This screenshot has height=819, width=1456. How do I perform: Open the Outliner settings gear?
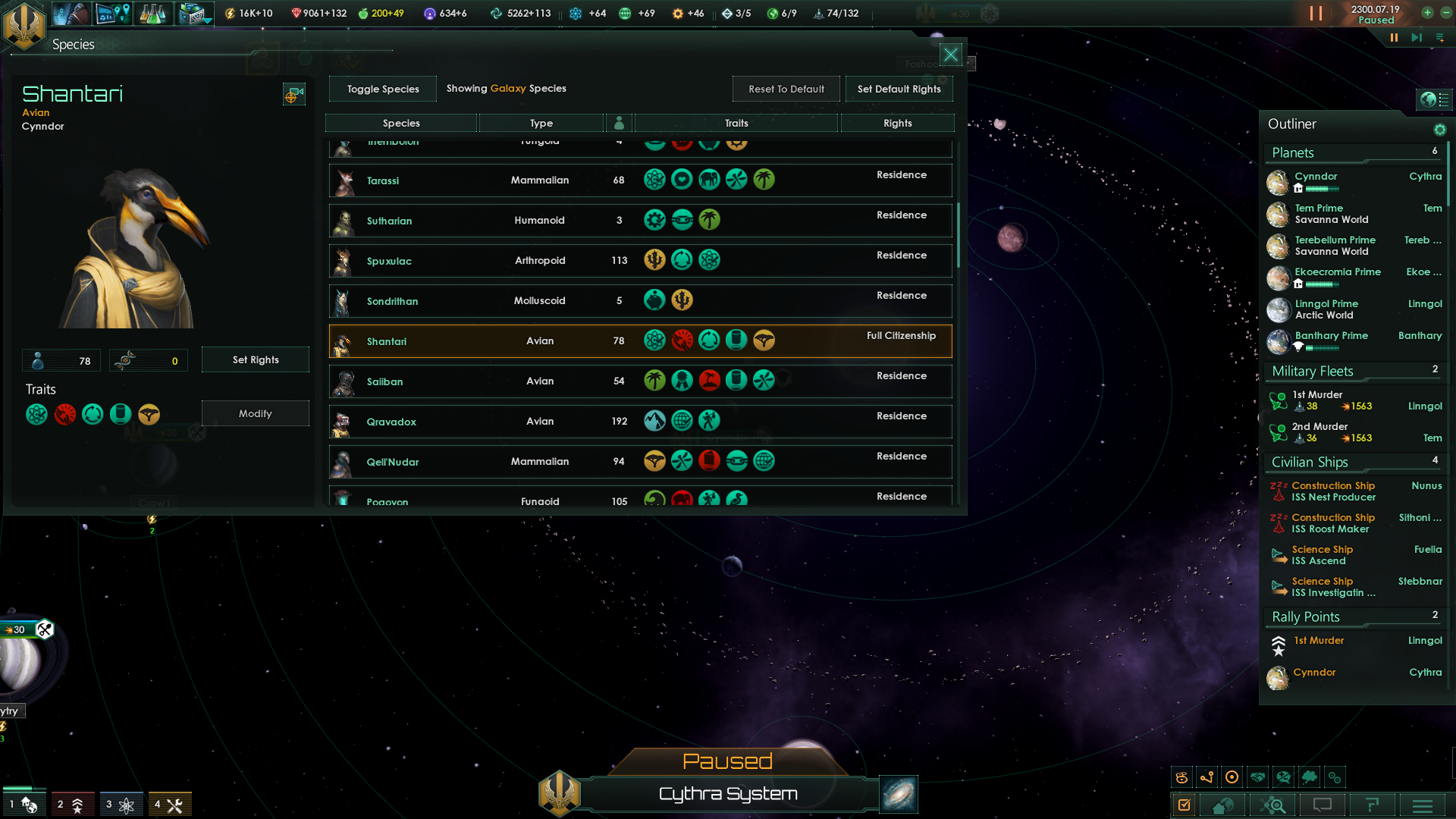1439,130
